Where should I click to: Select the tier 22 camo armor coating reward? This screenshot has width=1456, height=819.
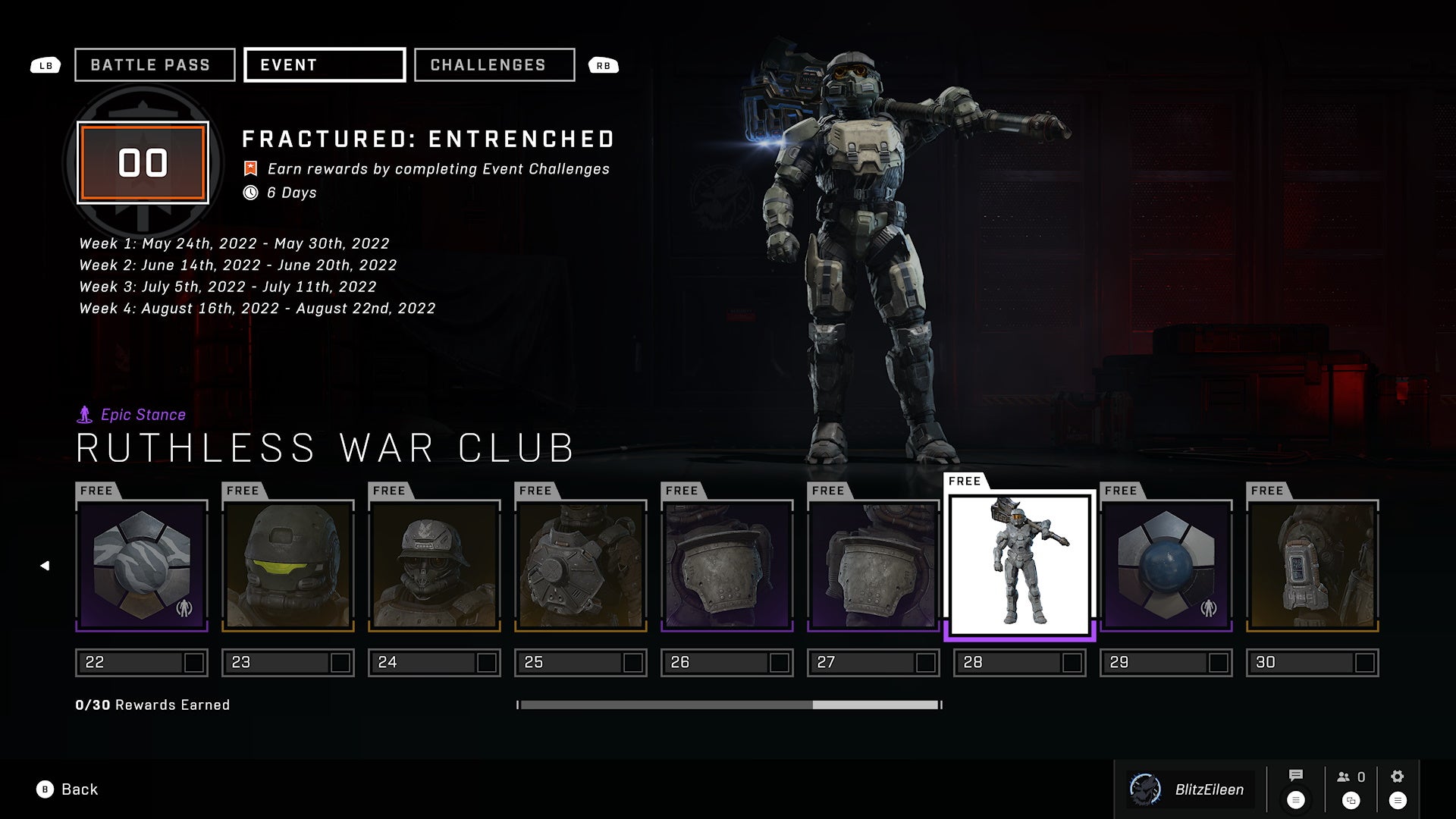(142, 566)
